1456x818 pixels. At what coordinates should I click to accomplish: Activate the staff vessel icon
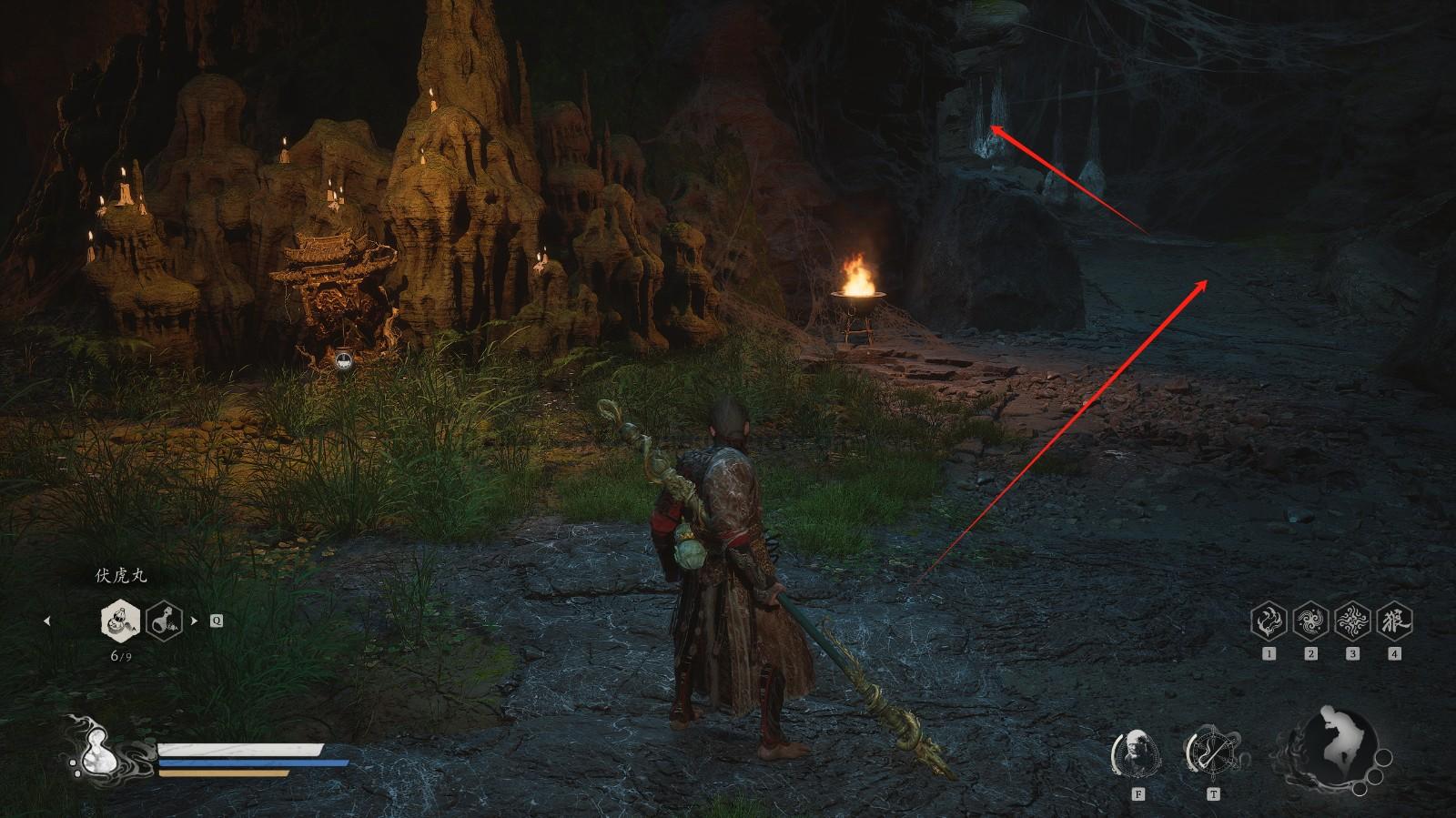tap(1211, 752)
